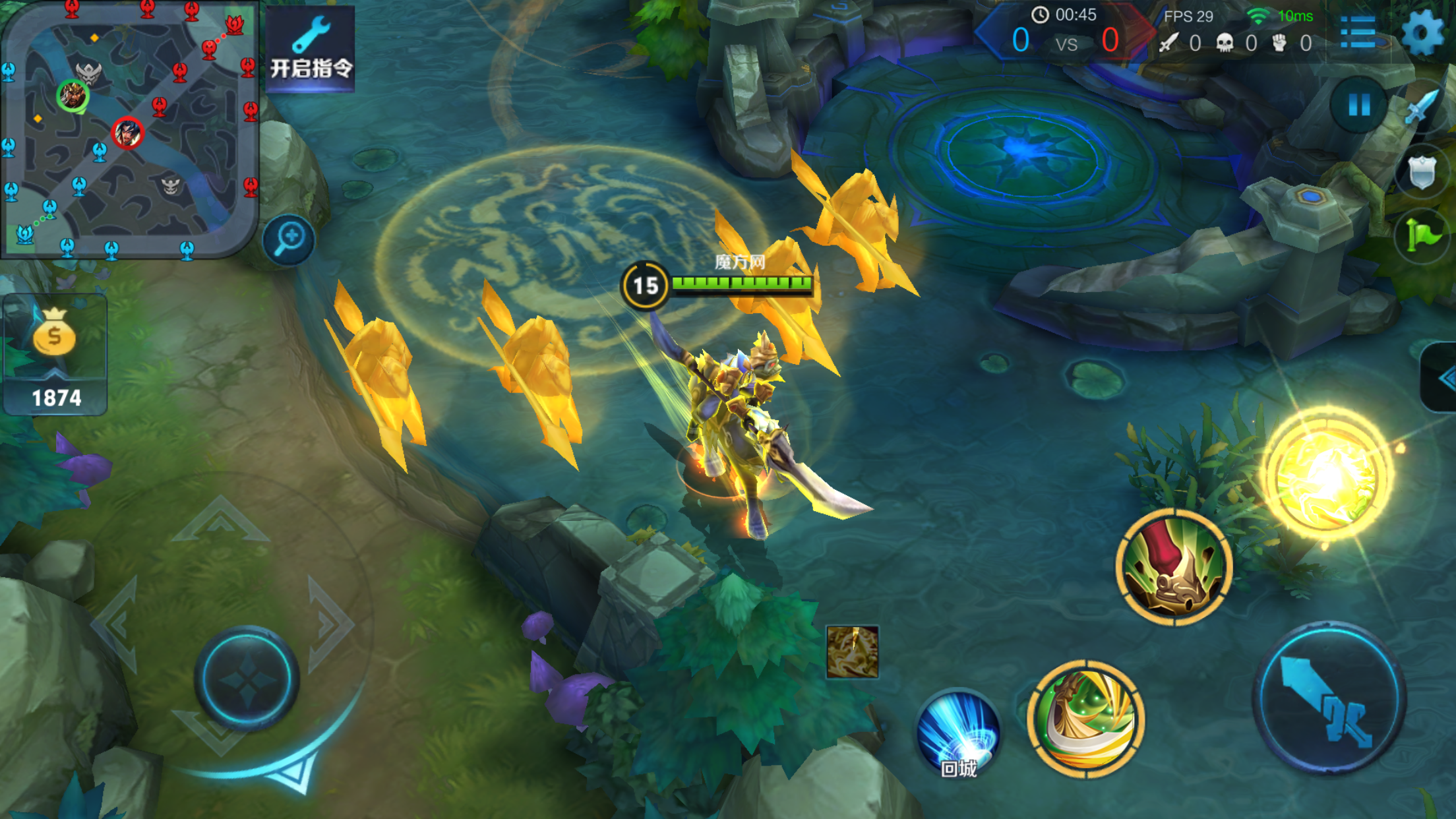Open the settings gear
The width and height of the screenshot is (1456, 819).
pos(1422,32)
